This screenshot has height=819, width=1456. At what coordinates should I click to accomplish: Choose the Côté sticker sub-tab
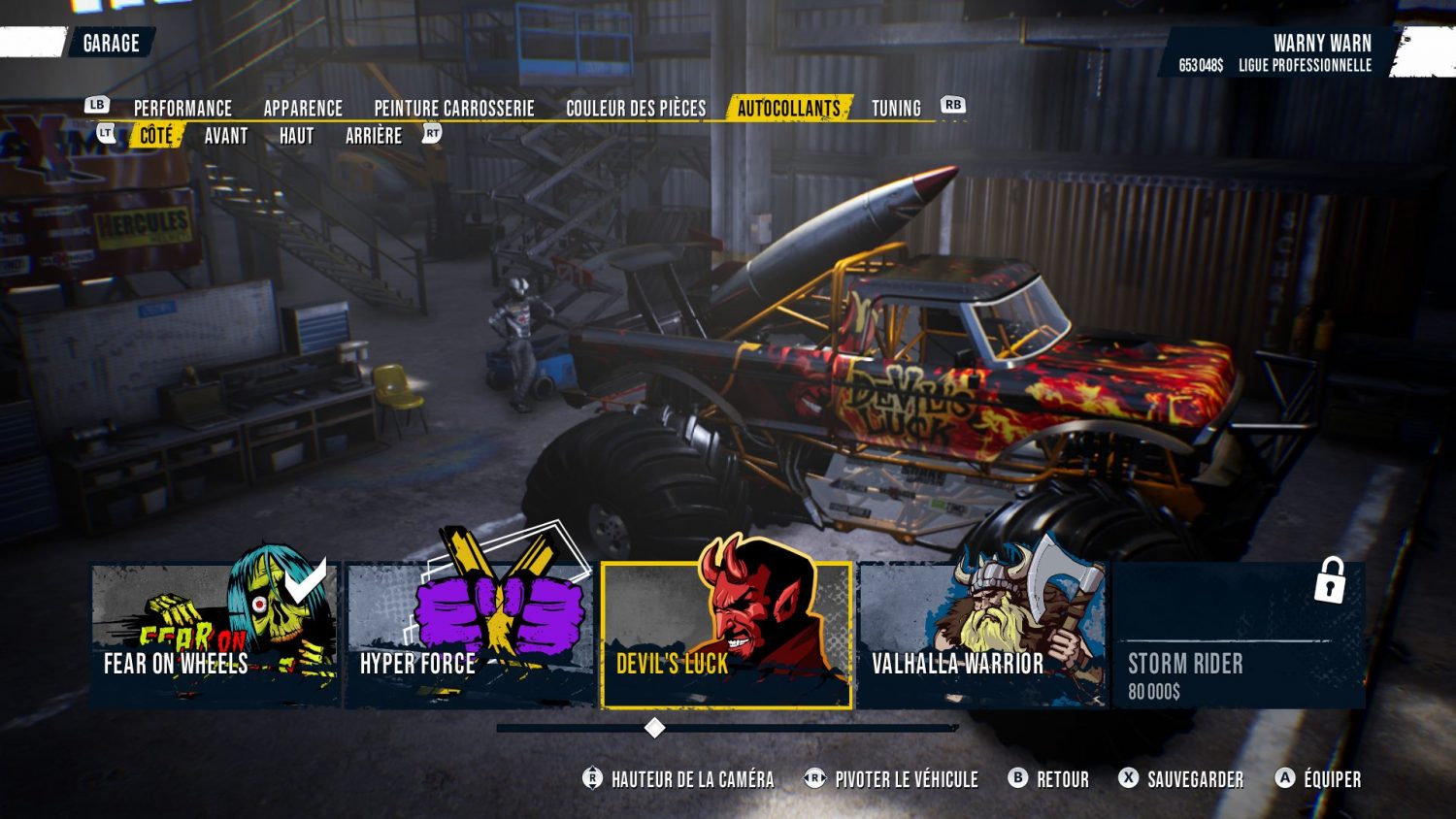click(156, 136)
